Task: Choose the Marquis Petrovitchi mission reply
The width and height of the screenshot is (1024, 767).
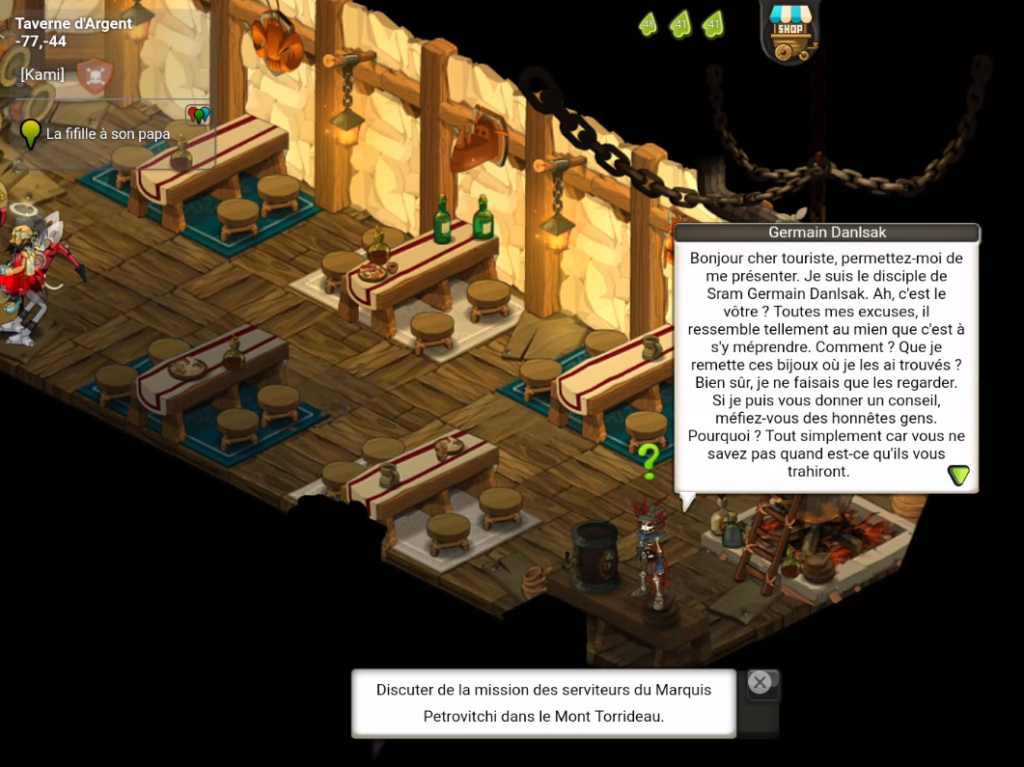Action: coord(543,703)
